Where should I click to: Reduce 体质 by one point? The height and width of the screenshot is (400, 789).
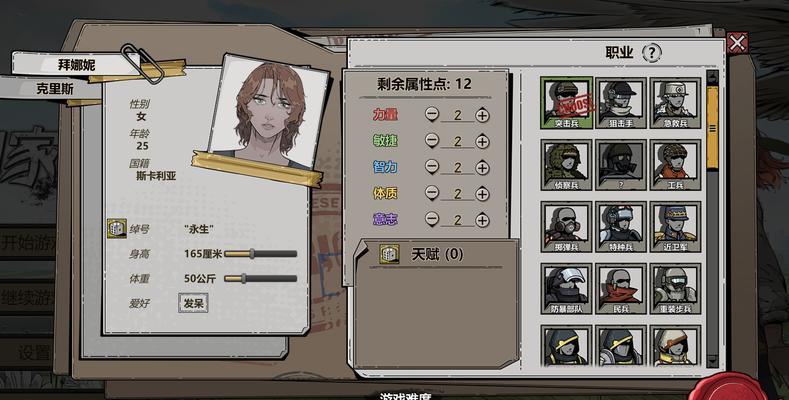432,193
